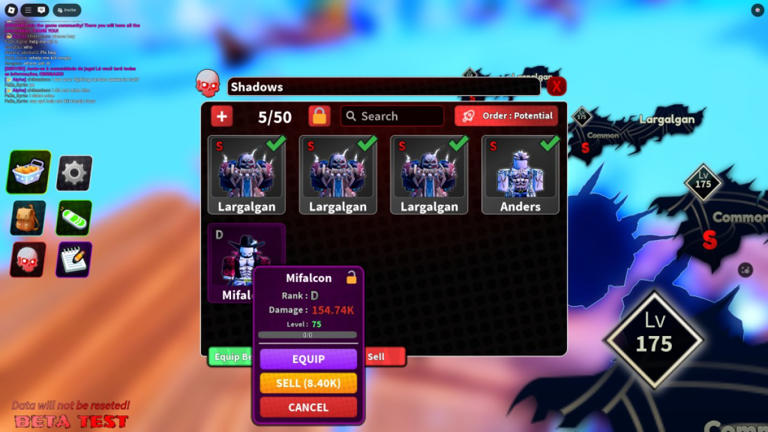The height and width of the screenshot is (432, 768).
Task: Close the Shadows window
Action: pyautogui.click(x=556, y=87)
